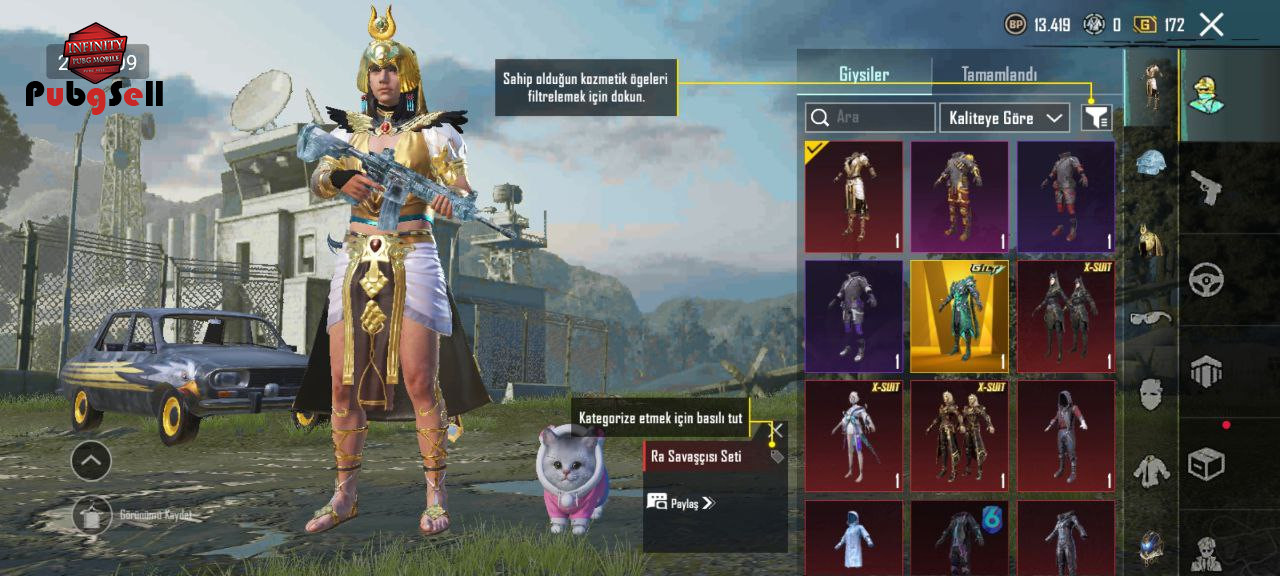Image resolution: width=1280 pixels, height=576 pixels.
Task: Close the Ra Savaşçısı Seti info panel
Action: pyautogui.click(x=776, y=430)
